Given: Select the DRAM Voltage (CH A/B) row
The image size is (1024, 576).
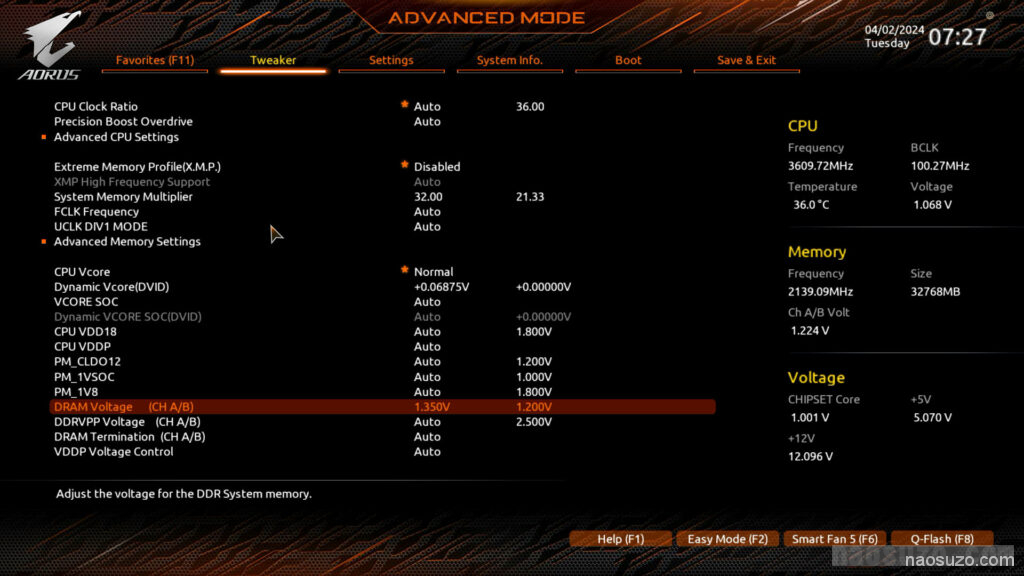Looking at the screenshot, I should (124, 407).
